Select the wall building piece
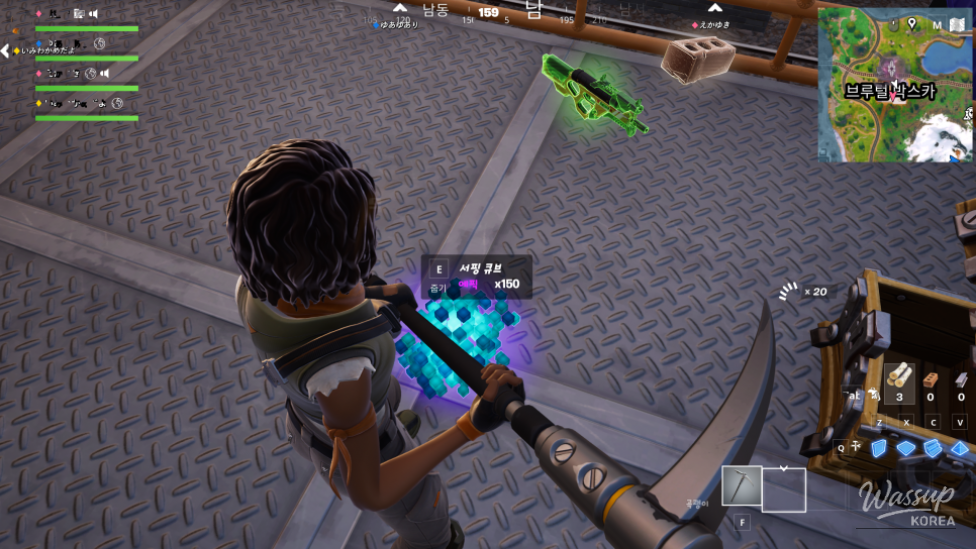Screen dimensions: 976x549 (x=879, y=448)
